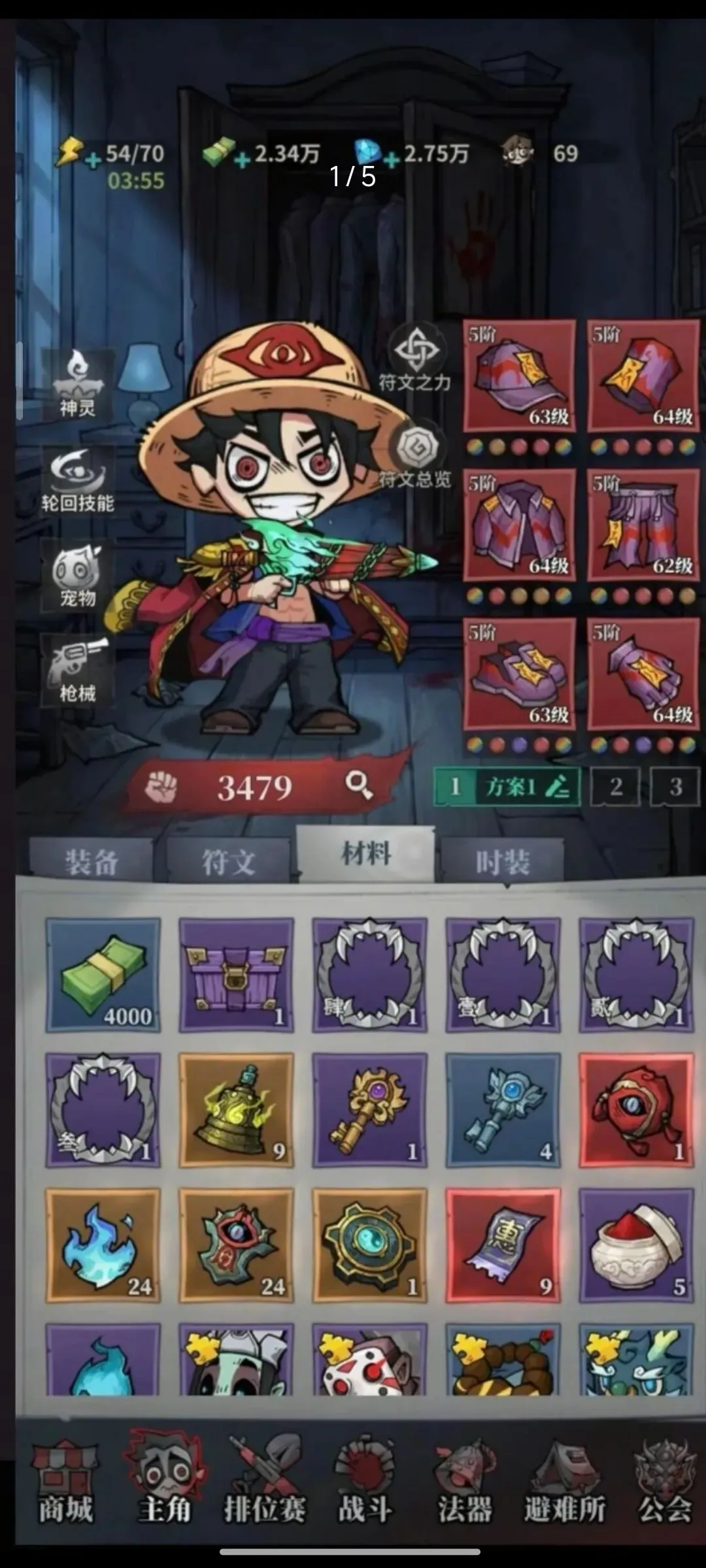Open 符文之力 rune power
The height and width of the screenshot is (1568, 706).
tap(416, 358)
